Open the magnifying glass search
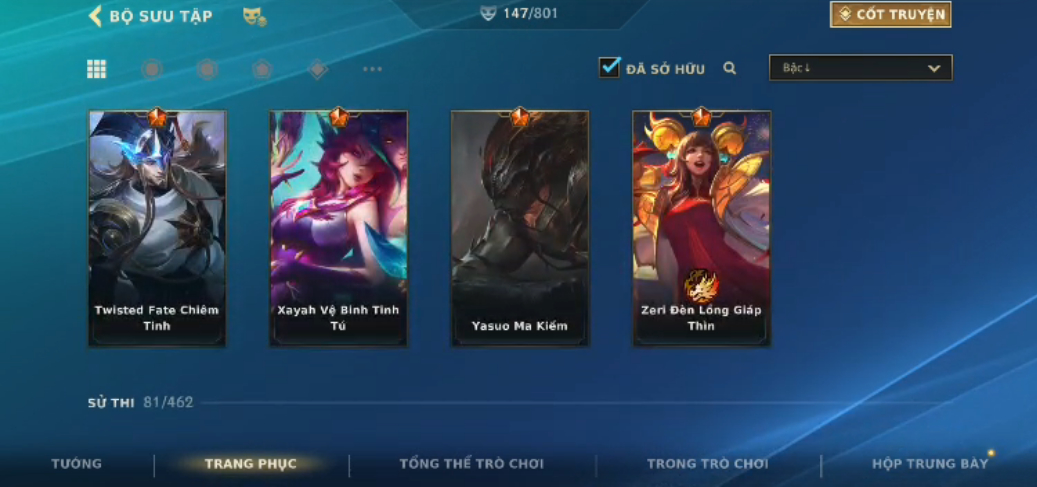This screenshot has height=487, width=1037. 730,68
